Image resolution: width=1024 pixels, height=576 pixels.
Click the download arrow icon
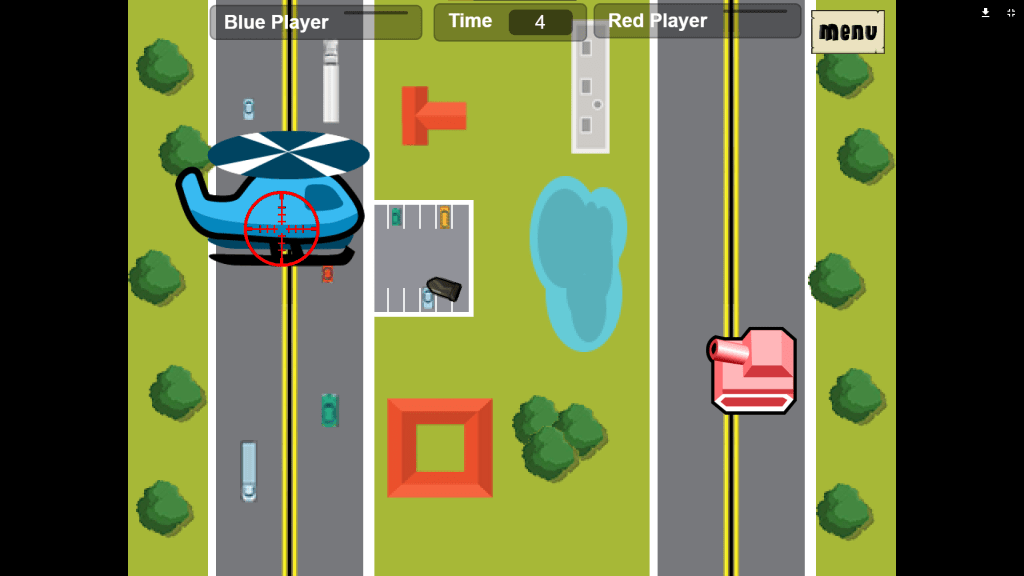tap(985, 13)
